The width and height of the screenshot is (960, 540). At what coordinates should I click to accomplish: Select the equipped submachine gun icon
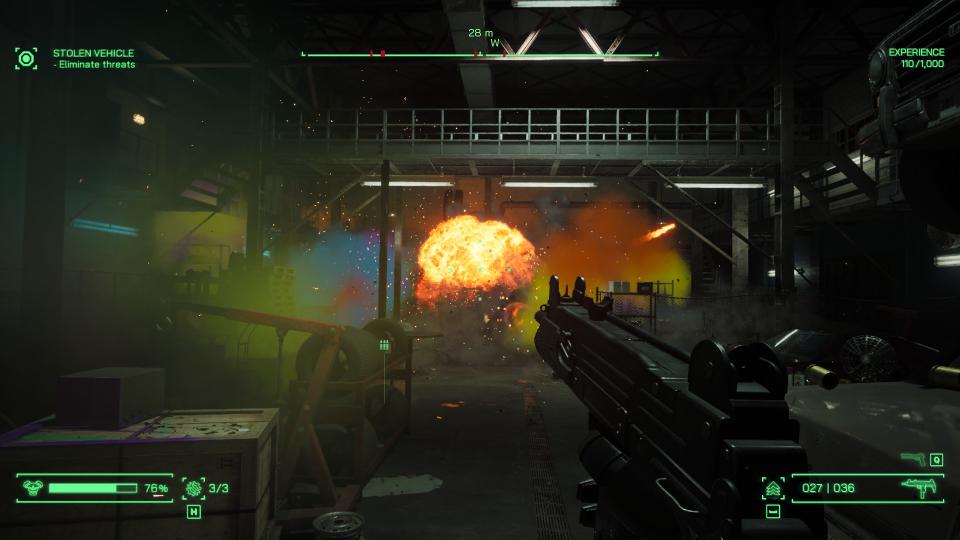916,488
